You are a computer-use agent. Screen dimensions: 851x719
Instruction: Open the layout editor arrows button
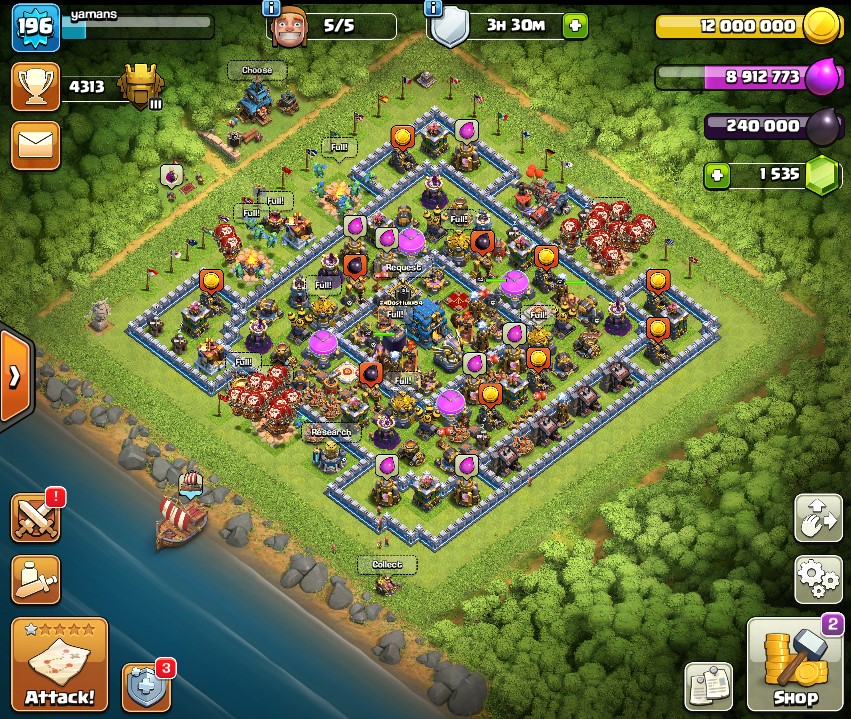click(818, 517)
